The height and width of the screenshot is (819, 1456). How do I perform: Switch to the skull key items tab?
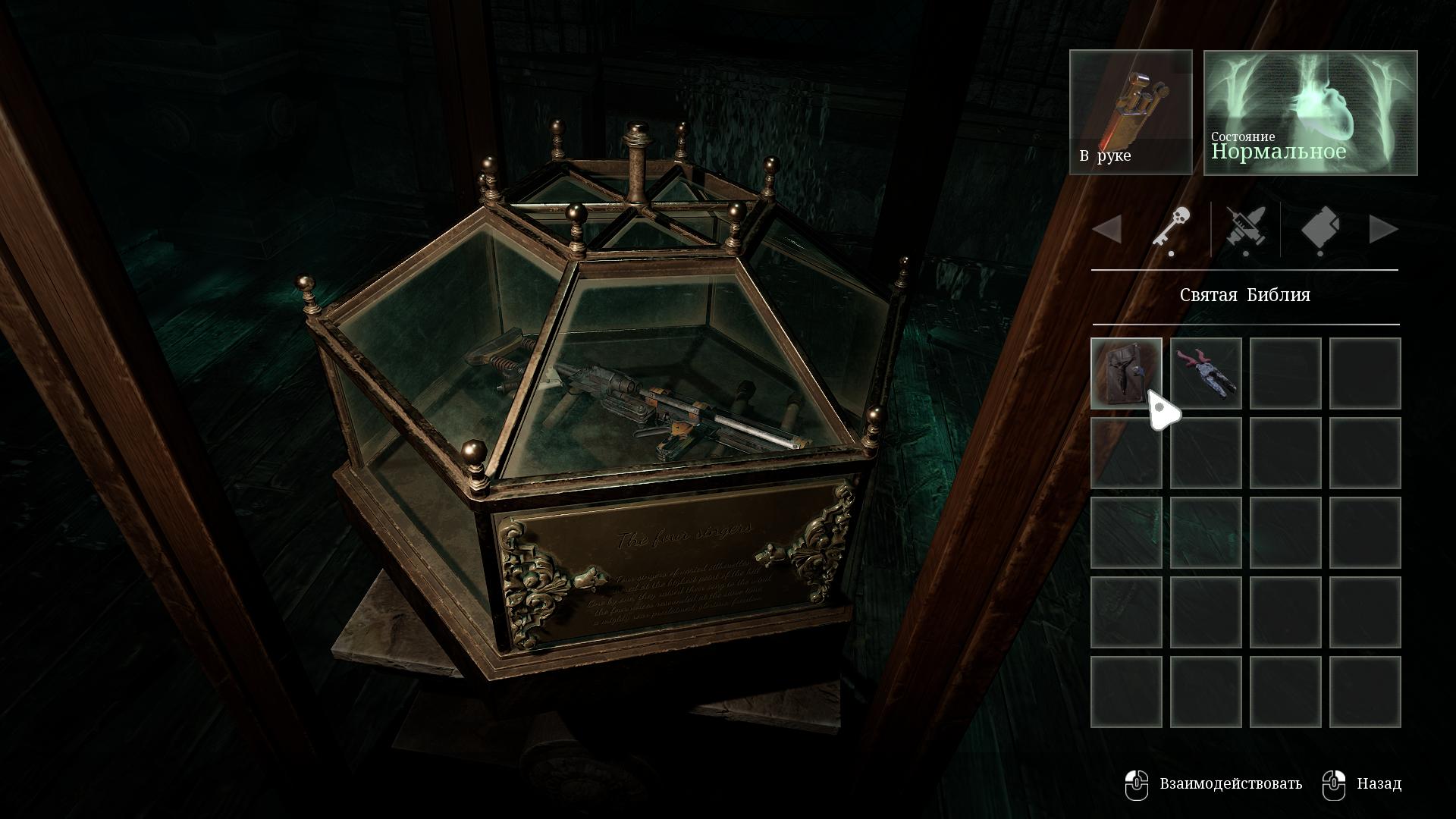coord(1172,228)
